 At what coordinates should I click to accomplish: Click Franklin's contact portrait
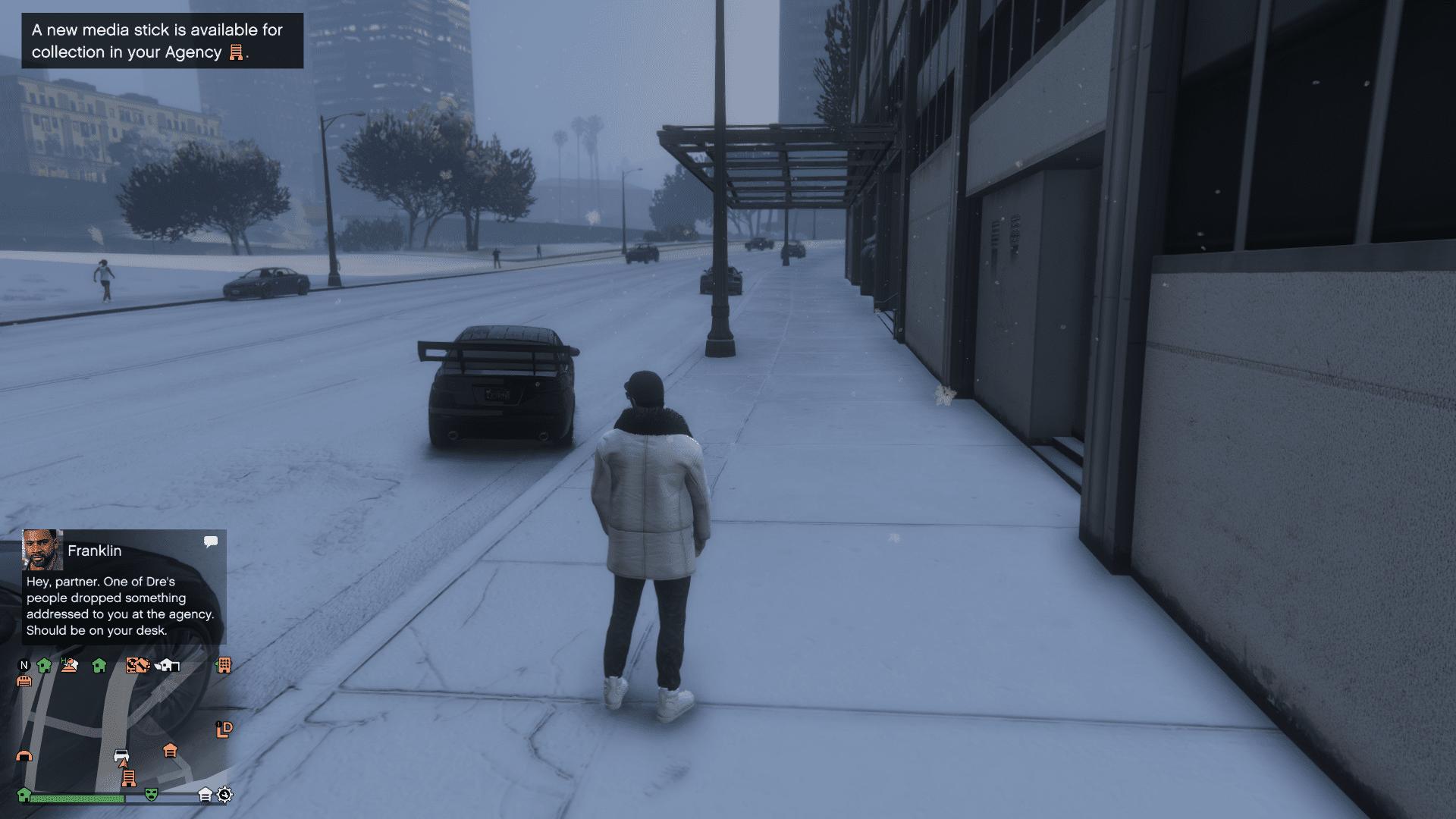(42, 550)
